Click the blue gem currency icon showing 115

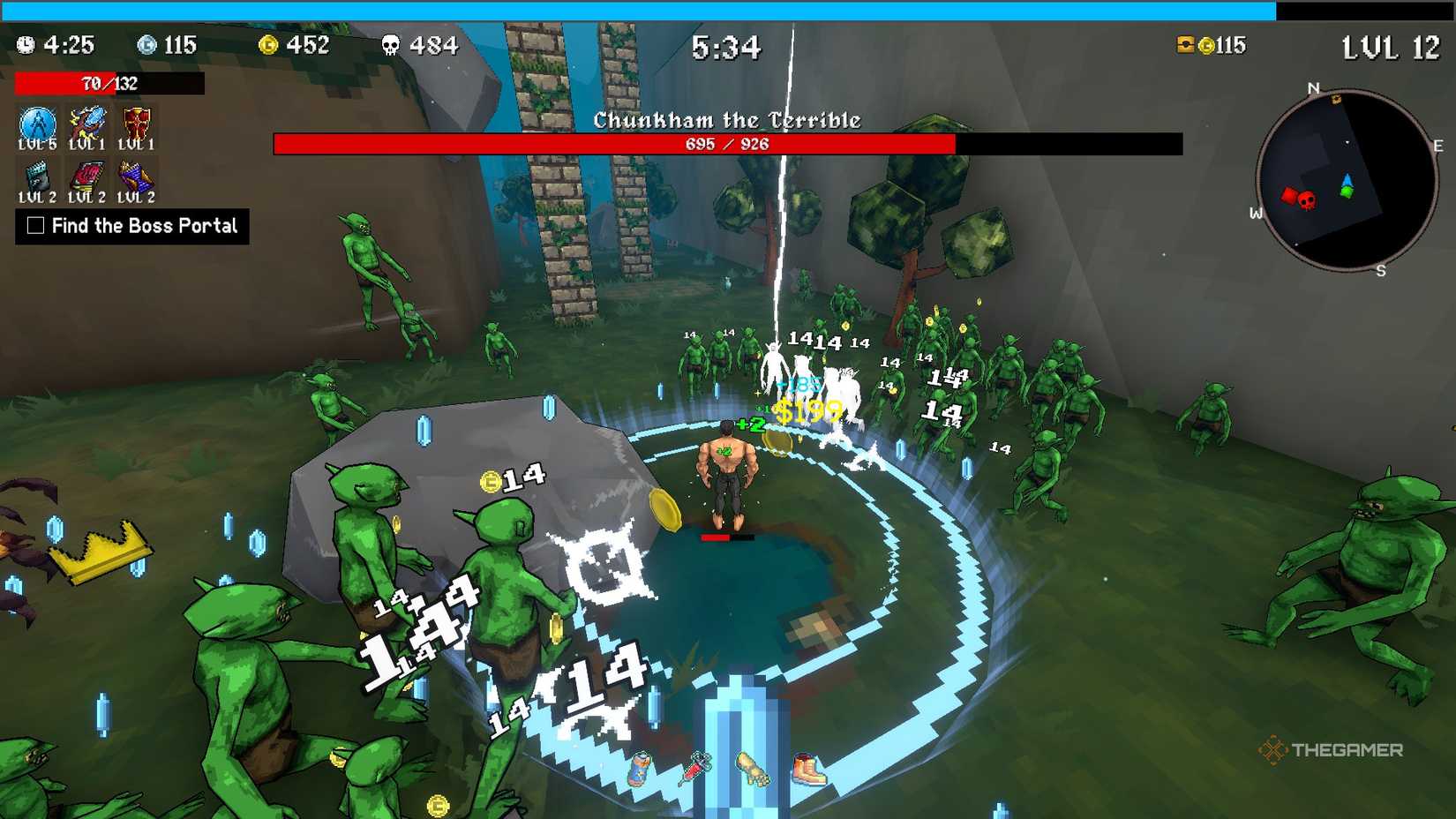[x=147, y=42]
